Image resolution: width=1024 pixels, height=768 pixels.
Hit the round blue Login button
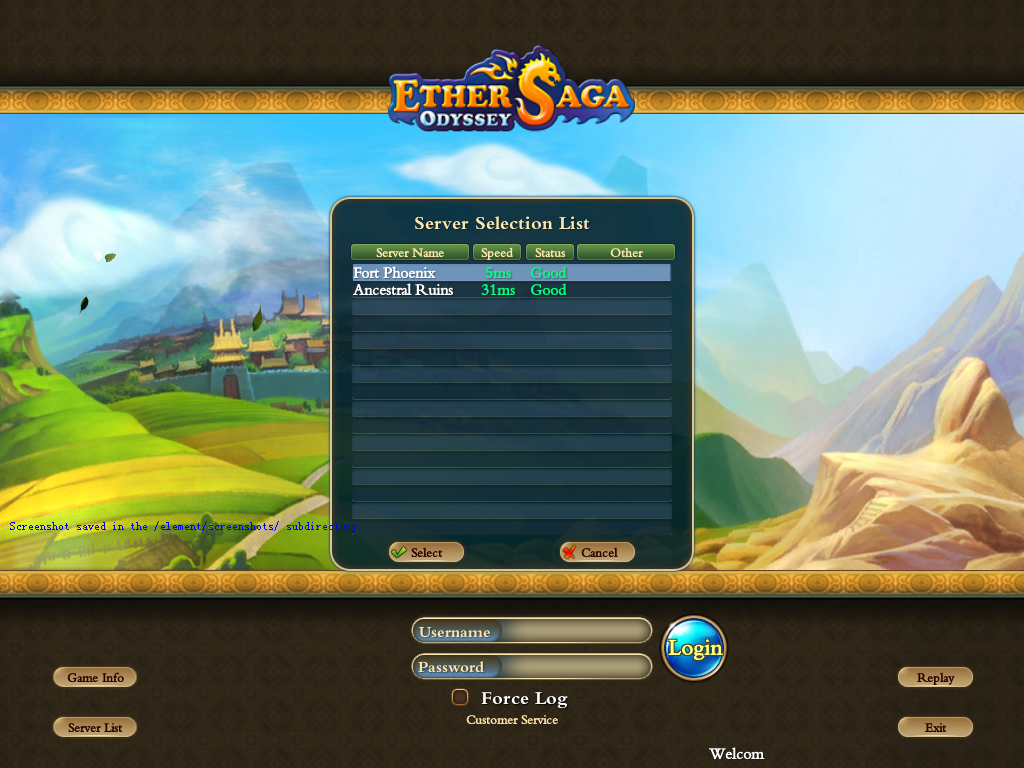(x=694, y=648)
